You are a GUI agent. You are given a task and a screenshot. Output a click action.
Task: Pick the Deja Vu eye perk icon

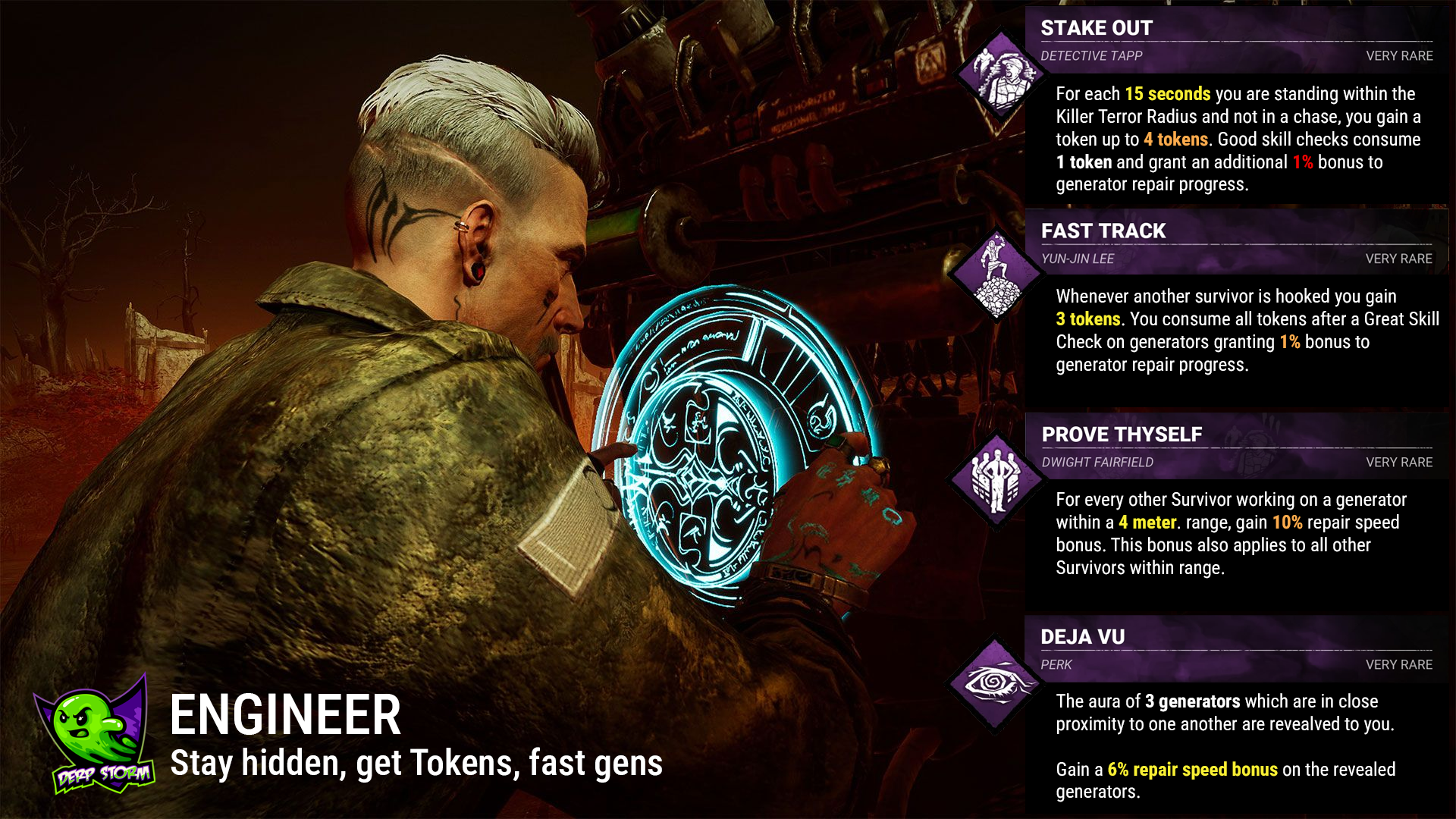coord(995,683)
